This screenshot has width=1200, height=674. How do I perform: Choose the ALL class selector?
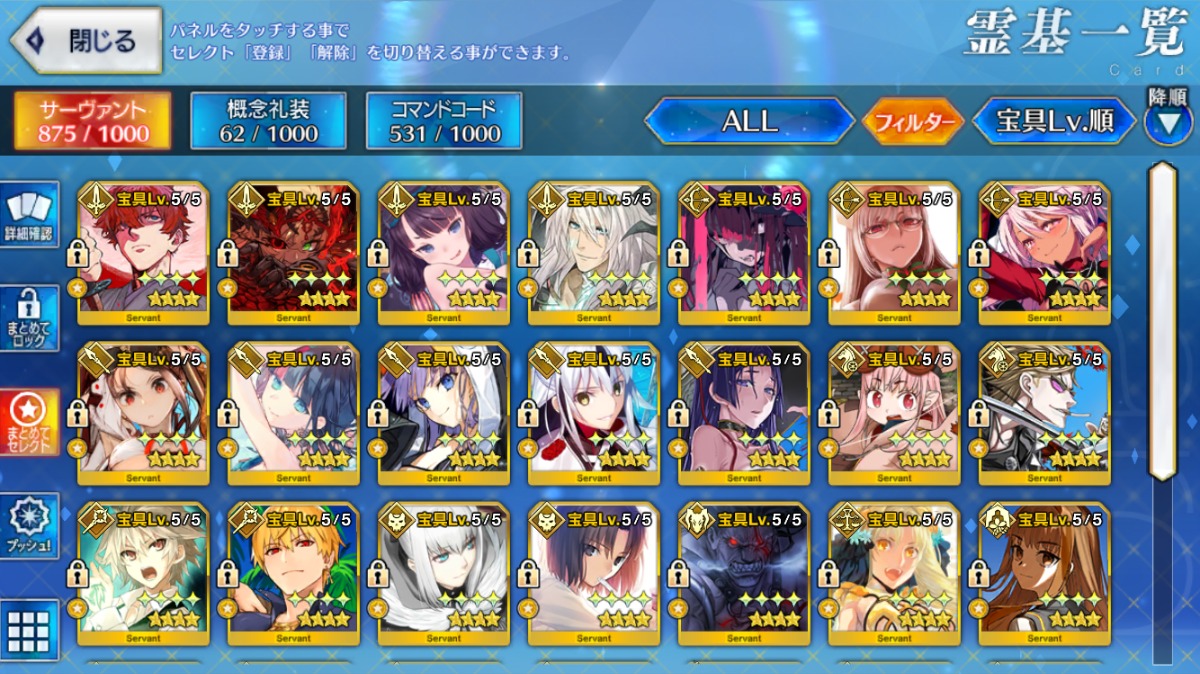749,122
